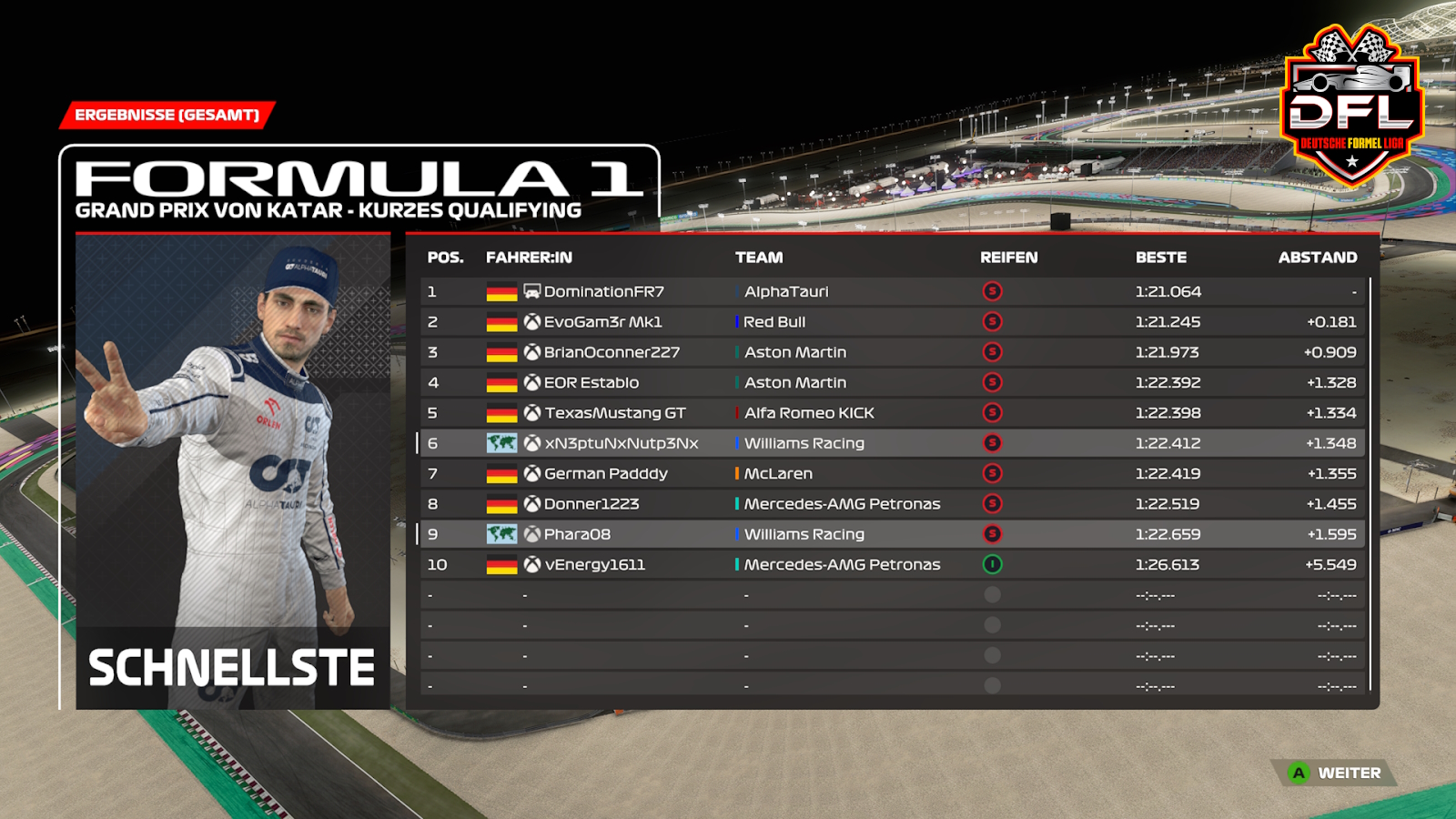Choose the Donner1223 row
The image size is (1456, 819).
click(892, 504)
